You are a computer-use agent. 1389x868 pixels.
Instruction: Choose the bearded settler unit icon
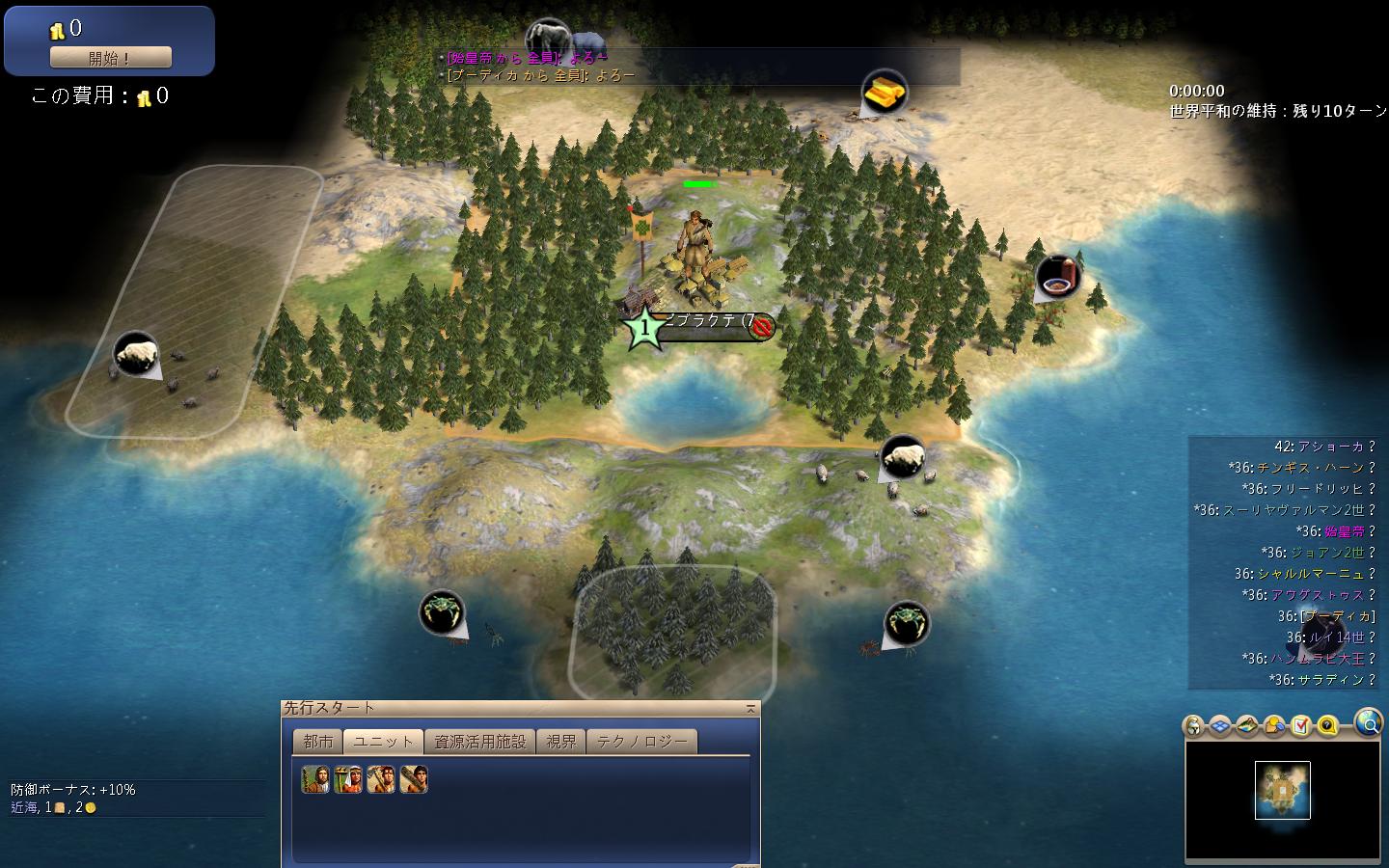tap(315, 779)
